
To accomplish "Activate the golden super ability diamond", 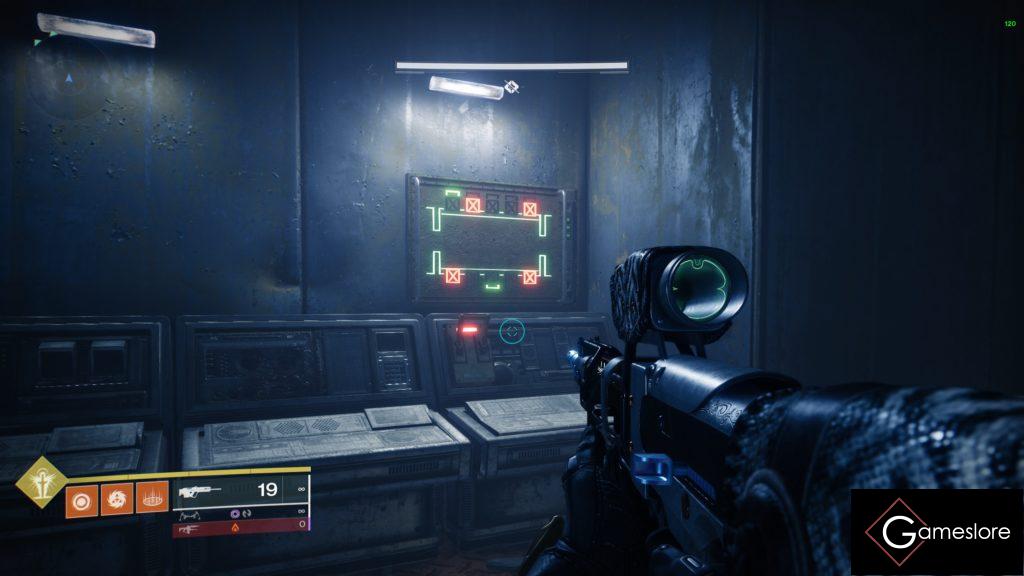I will coord(40,482).
